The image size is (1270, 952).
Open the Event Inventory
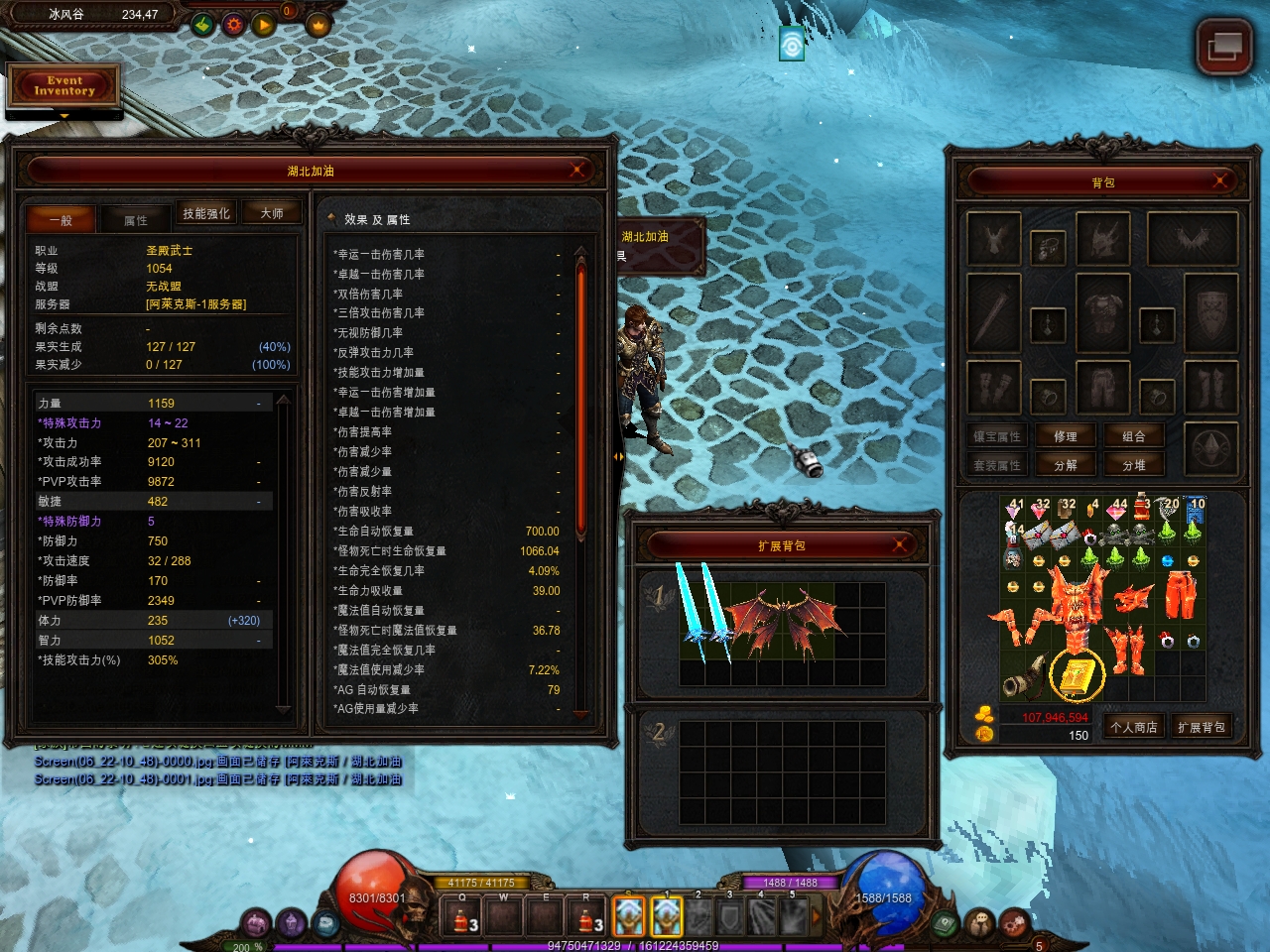(x=64, y=86)
